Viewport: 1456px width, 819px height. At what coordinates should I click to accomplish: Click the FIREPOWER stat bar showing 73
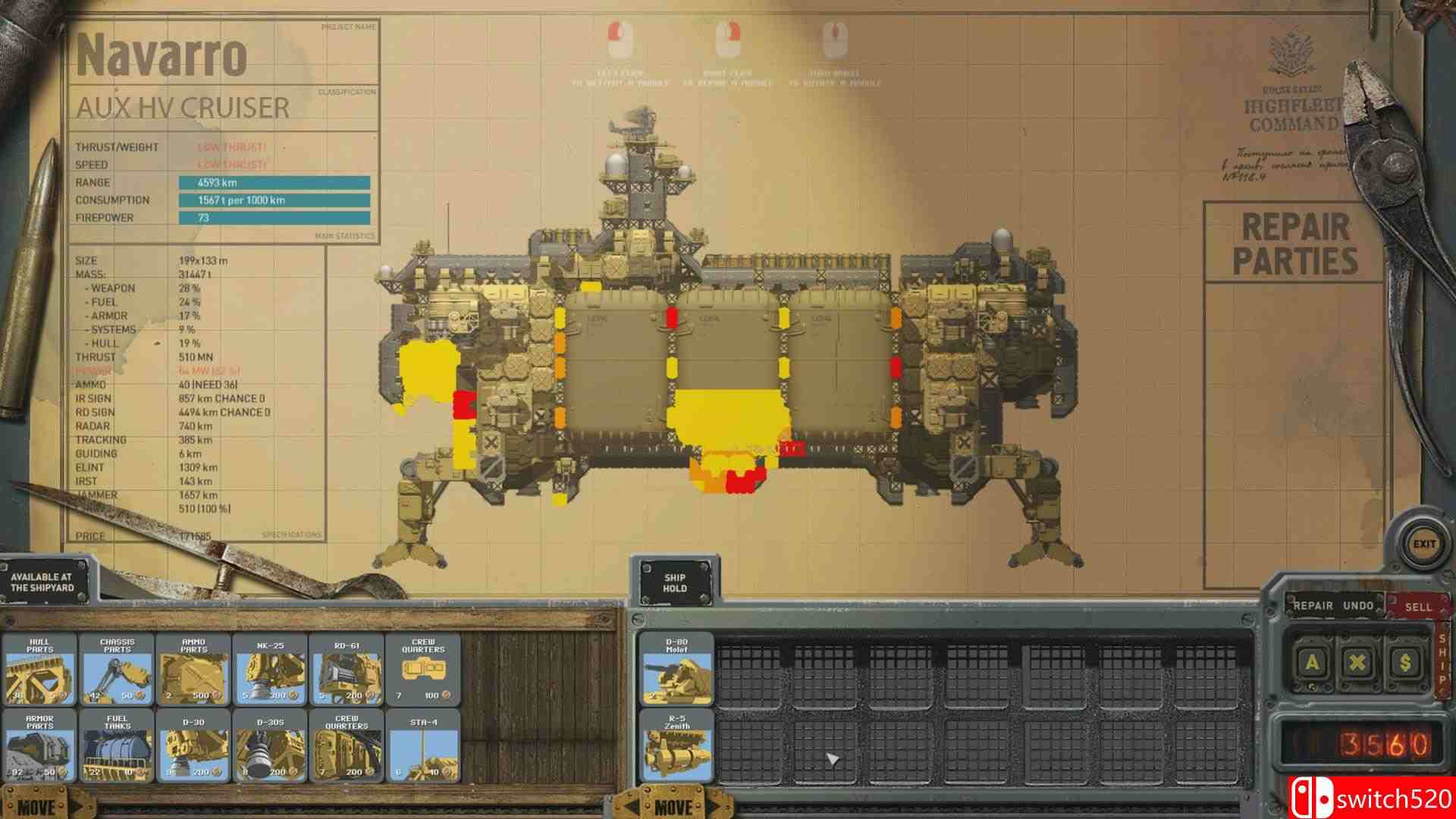(275, 218)
